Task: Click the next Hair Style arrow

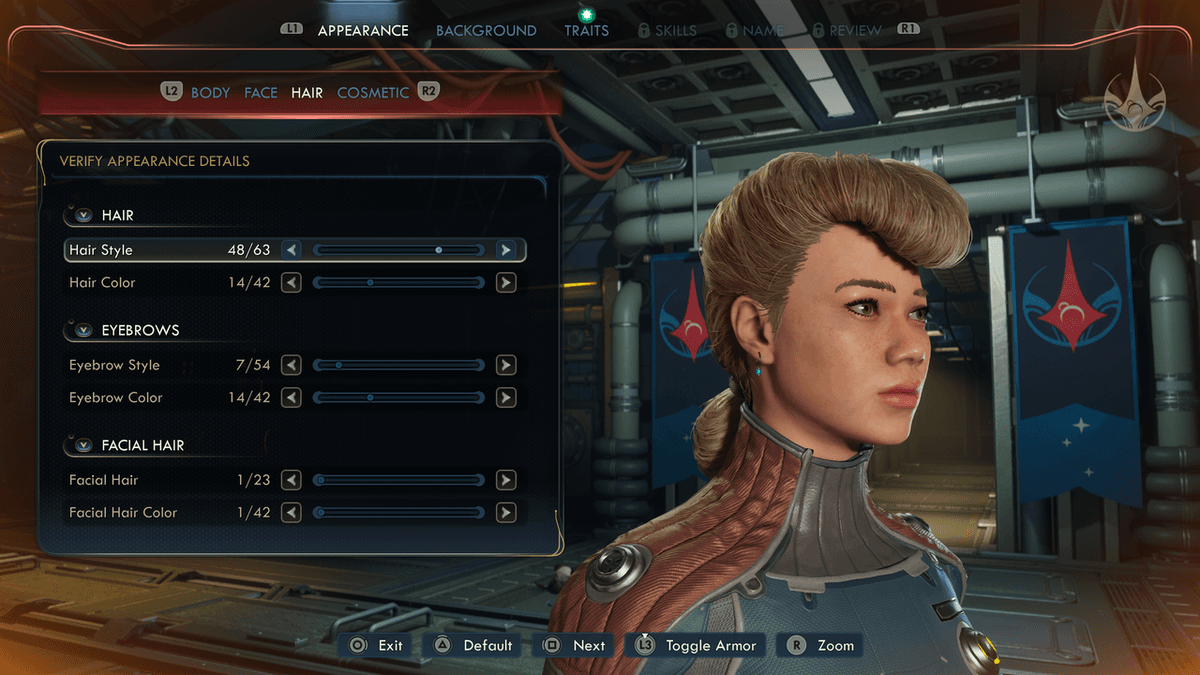Action: (506, 250)
